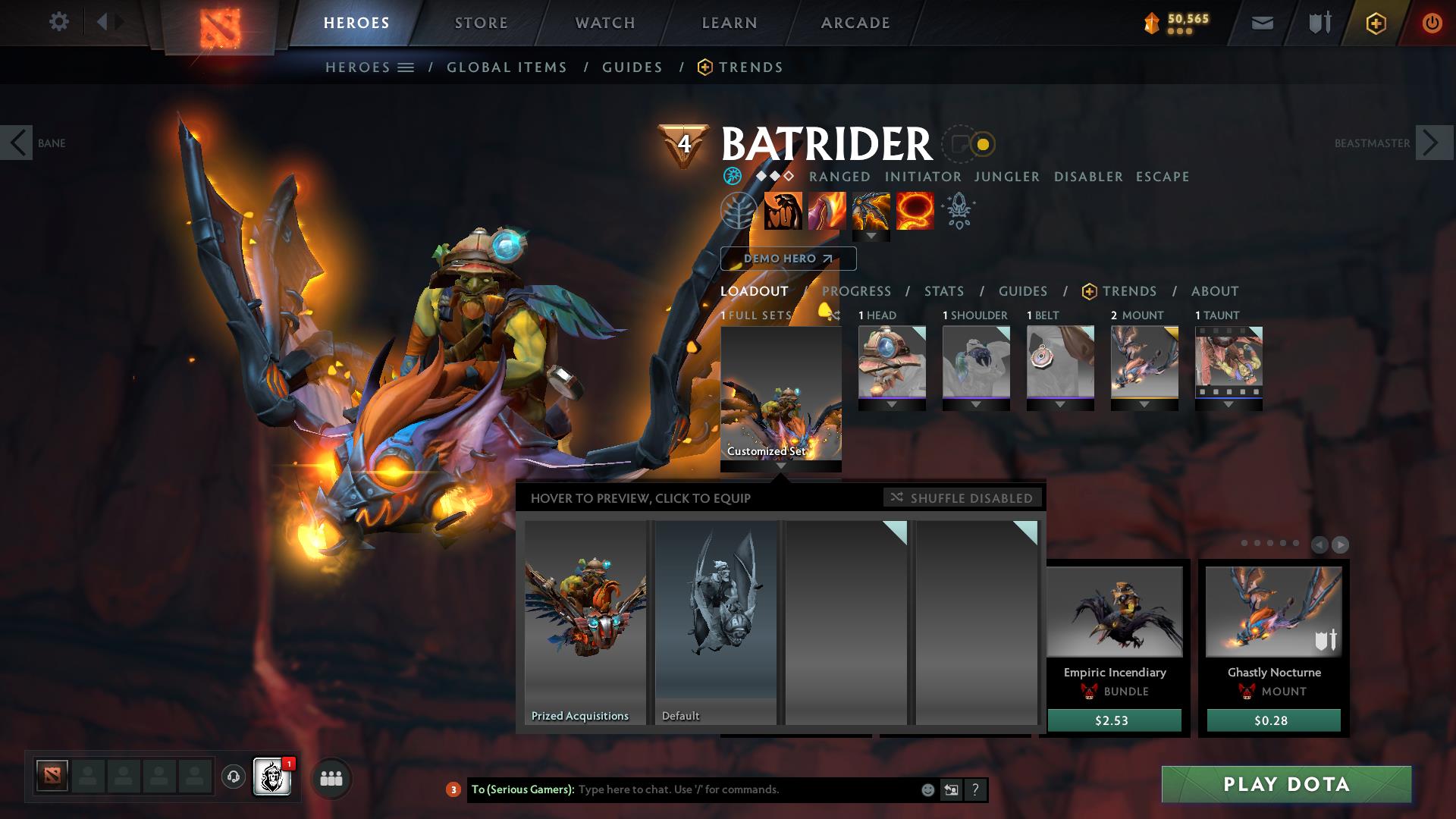Screen dimensions: 1456x819
Task: Switch to the STATS tab
Action: click(x=943, y=291)
